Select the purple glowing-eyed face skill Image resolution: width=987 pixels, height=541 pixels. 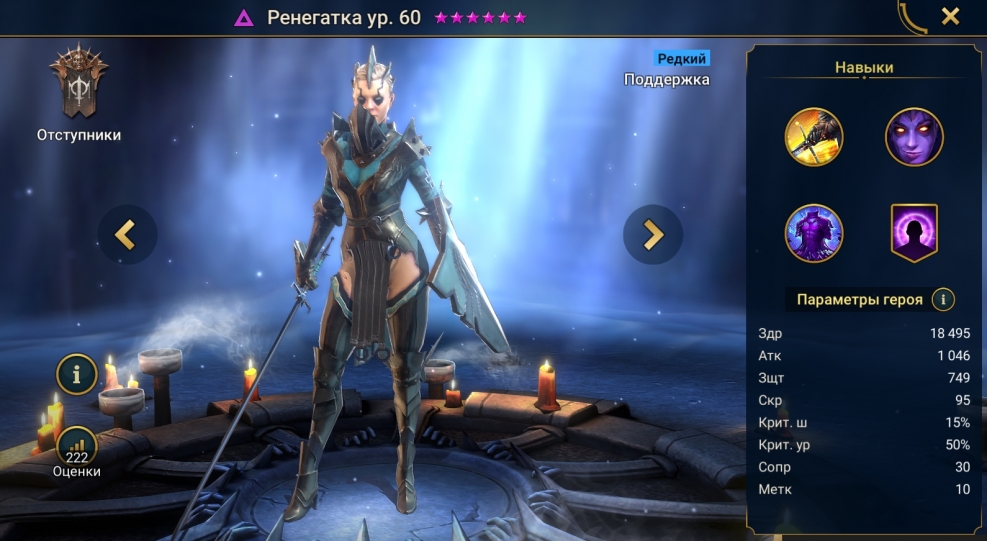click(914, 137)
